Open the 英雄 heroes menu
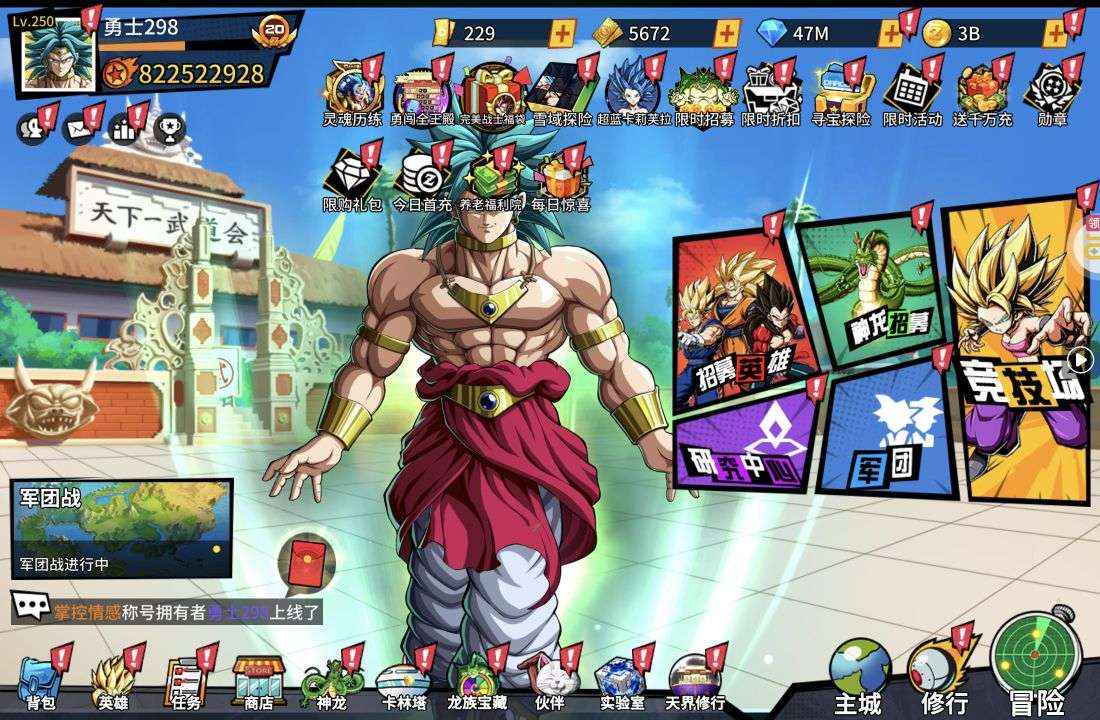Viewport: 1100px width, 720px height. click(x=112, y=682)
